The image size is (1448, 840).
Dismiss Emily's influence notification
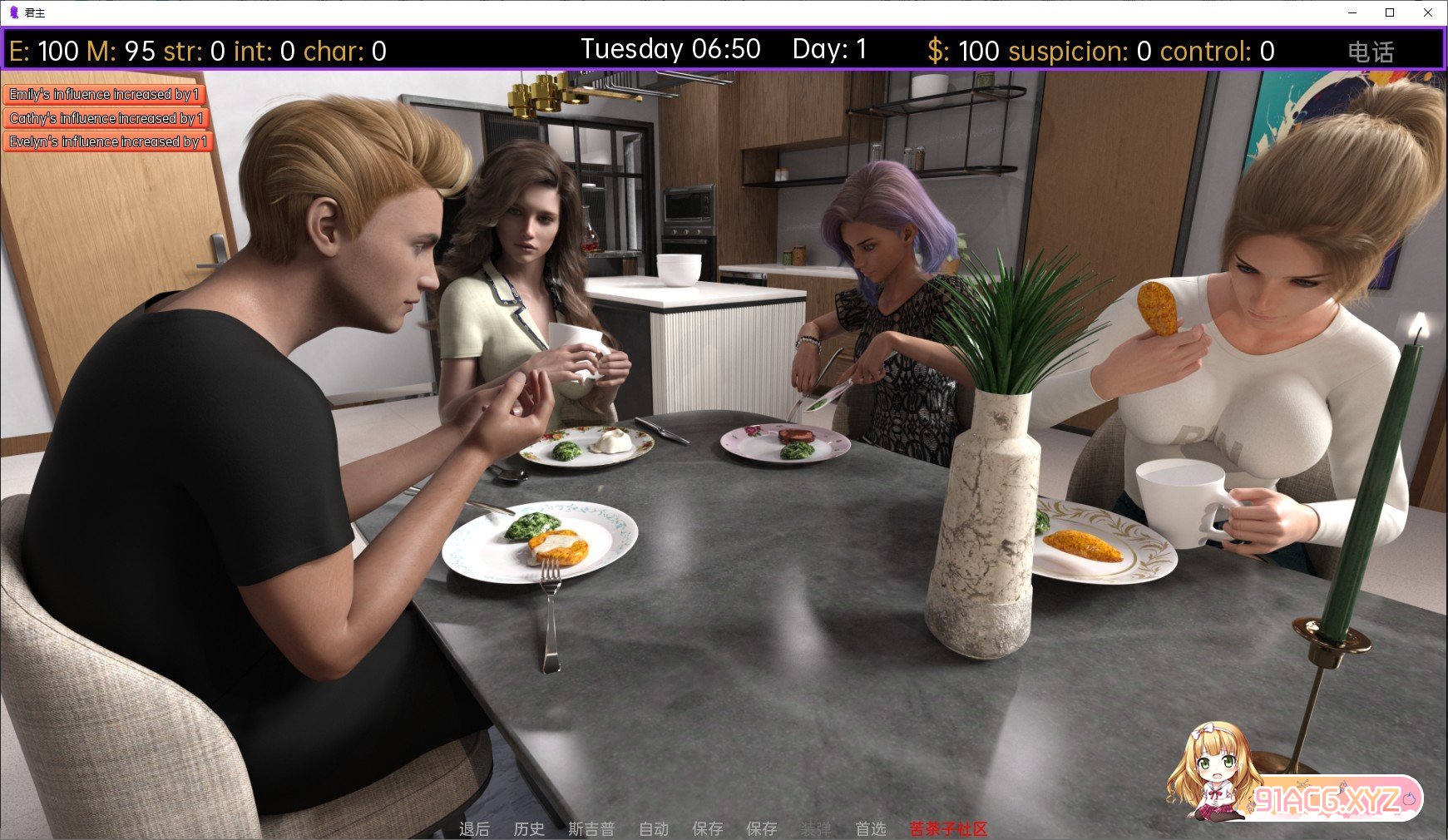[x=104, y=95]
